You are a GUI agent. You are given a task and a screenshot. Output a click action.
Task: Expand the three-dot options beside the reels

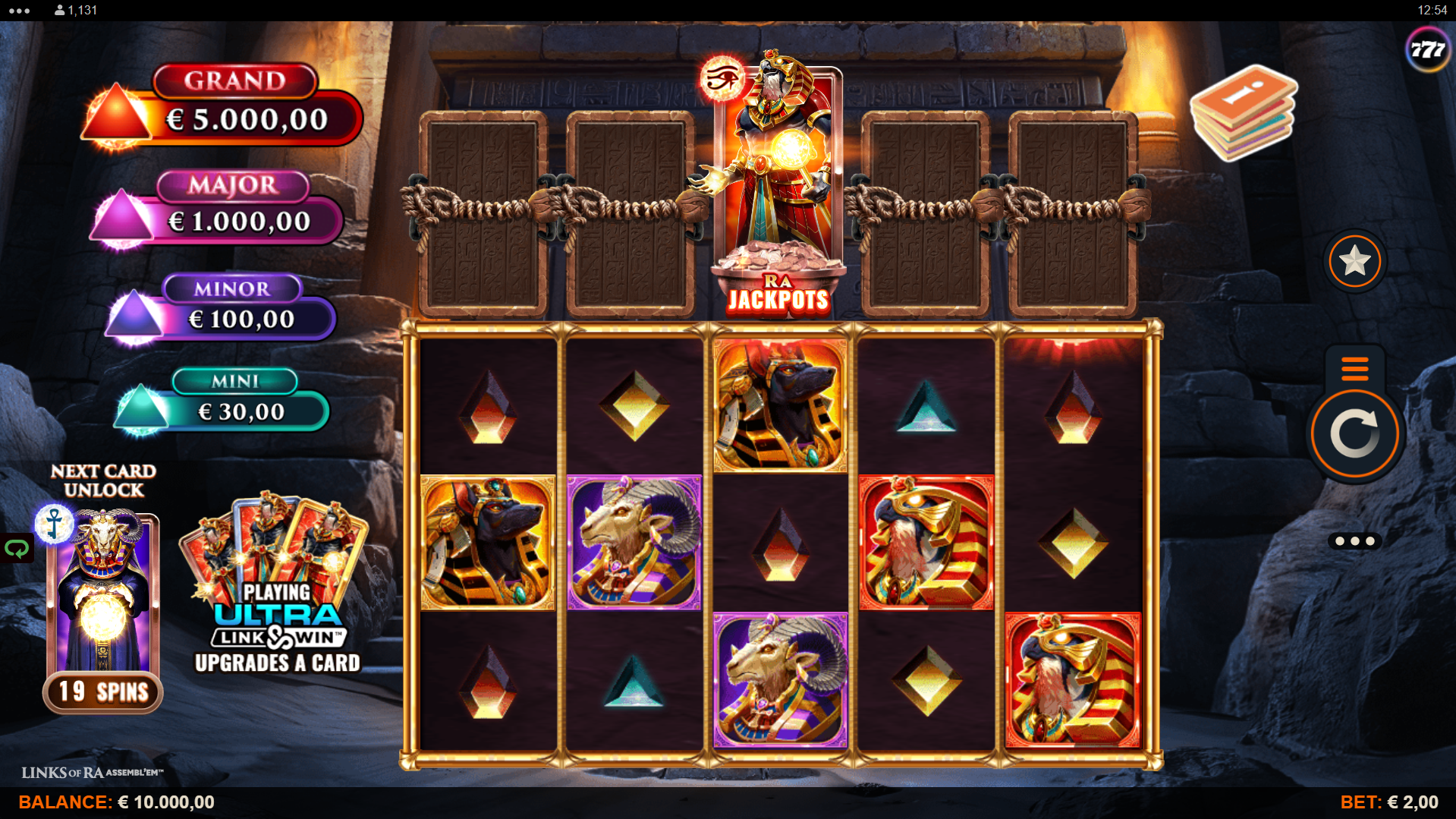coord(1354,541)
